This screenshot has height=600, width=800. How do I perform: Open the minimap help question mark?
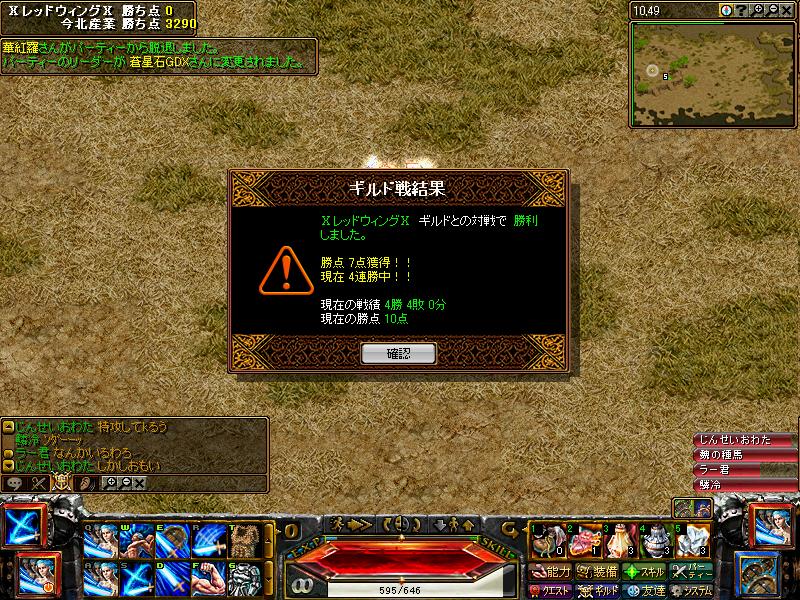click(742, 10)
